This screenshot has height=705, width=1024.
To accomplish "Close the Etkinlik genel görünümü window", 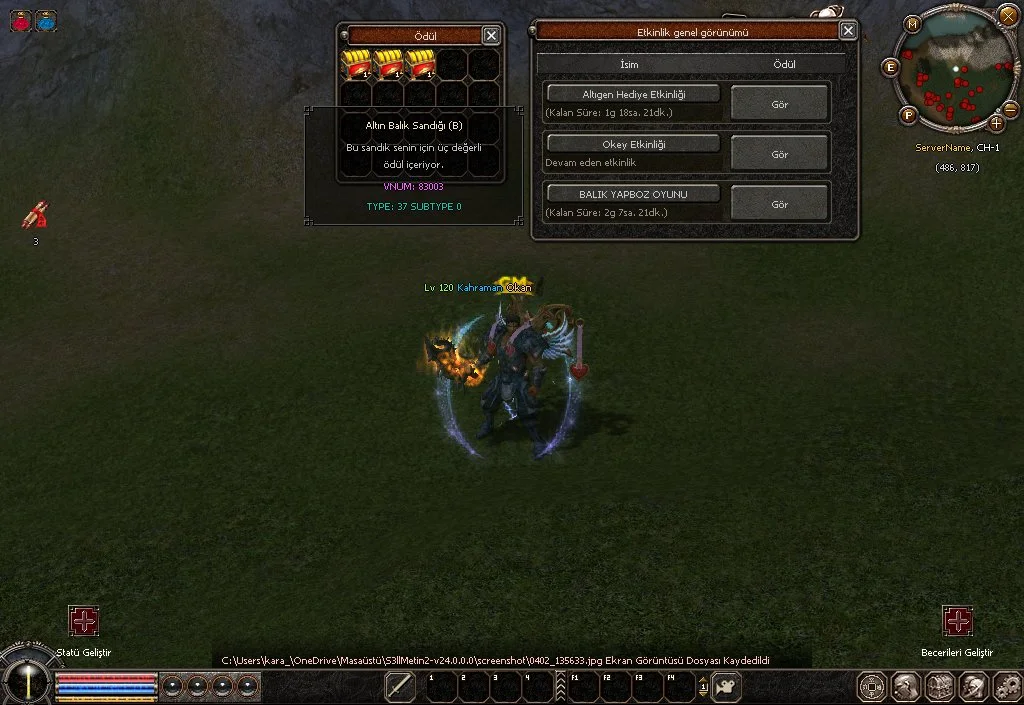I will 848,31.
